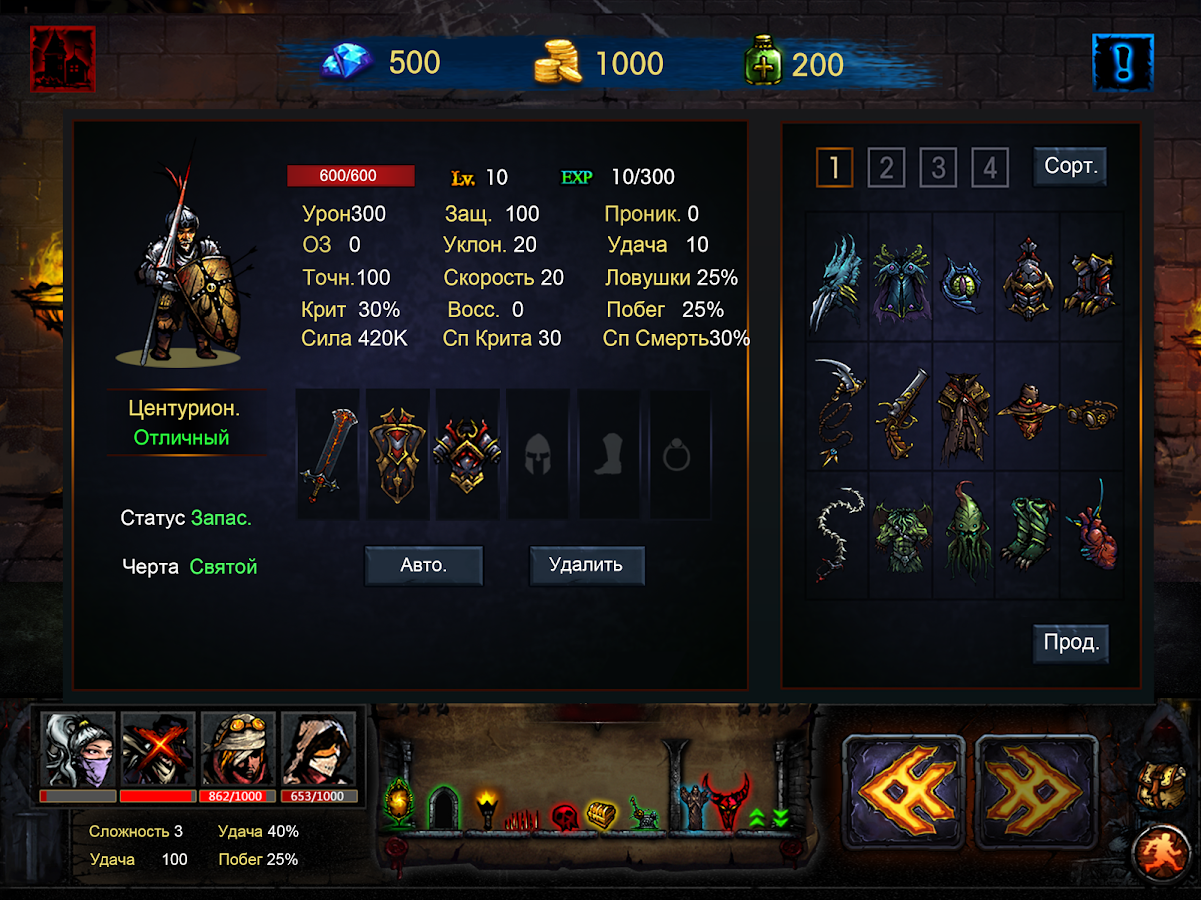Go to previous hero with left arrow
The image size is (1201, 900).
click(x=903, y=792)
